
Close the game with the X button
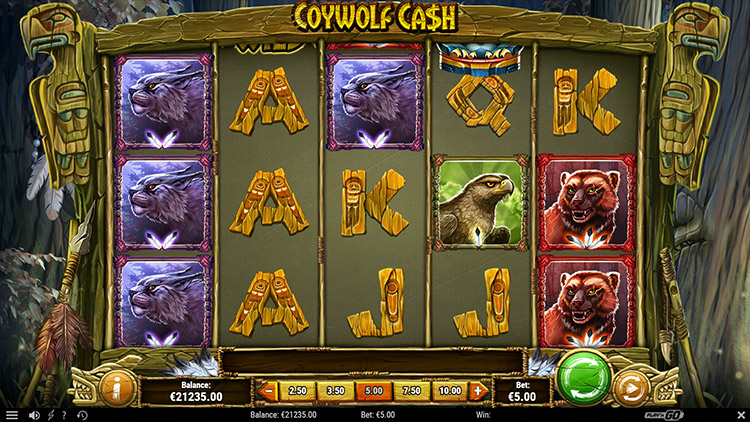741,415
